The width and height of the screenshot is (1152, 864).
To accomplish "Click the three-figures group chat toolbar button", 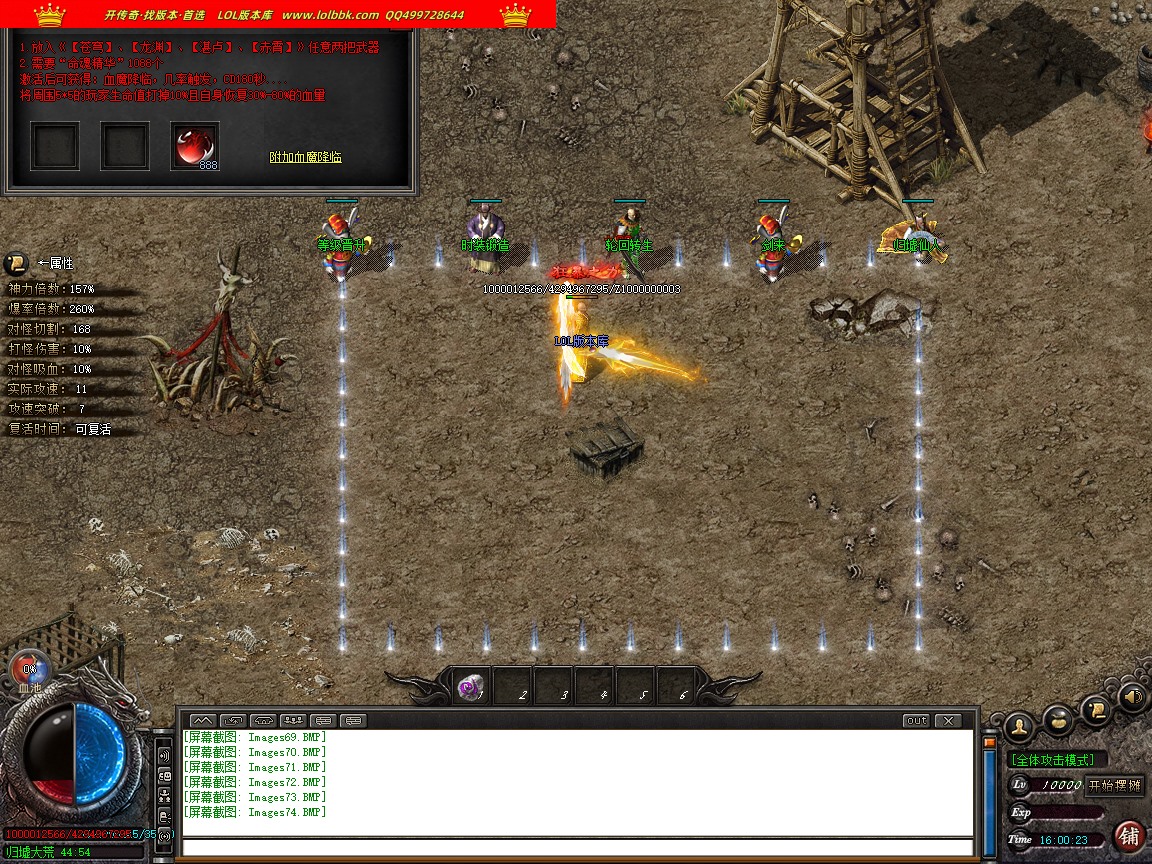I will pyautogui.click(x=292, y=720).
